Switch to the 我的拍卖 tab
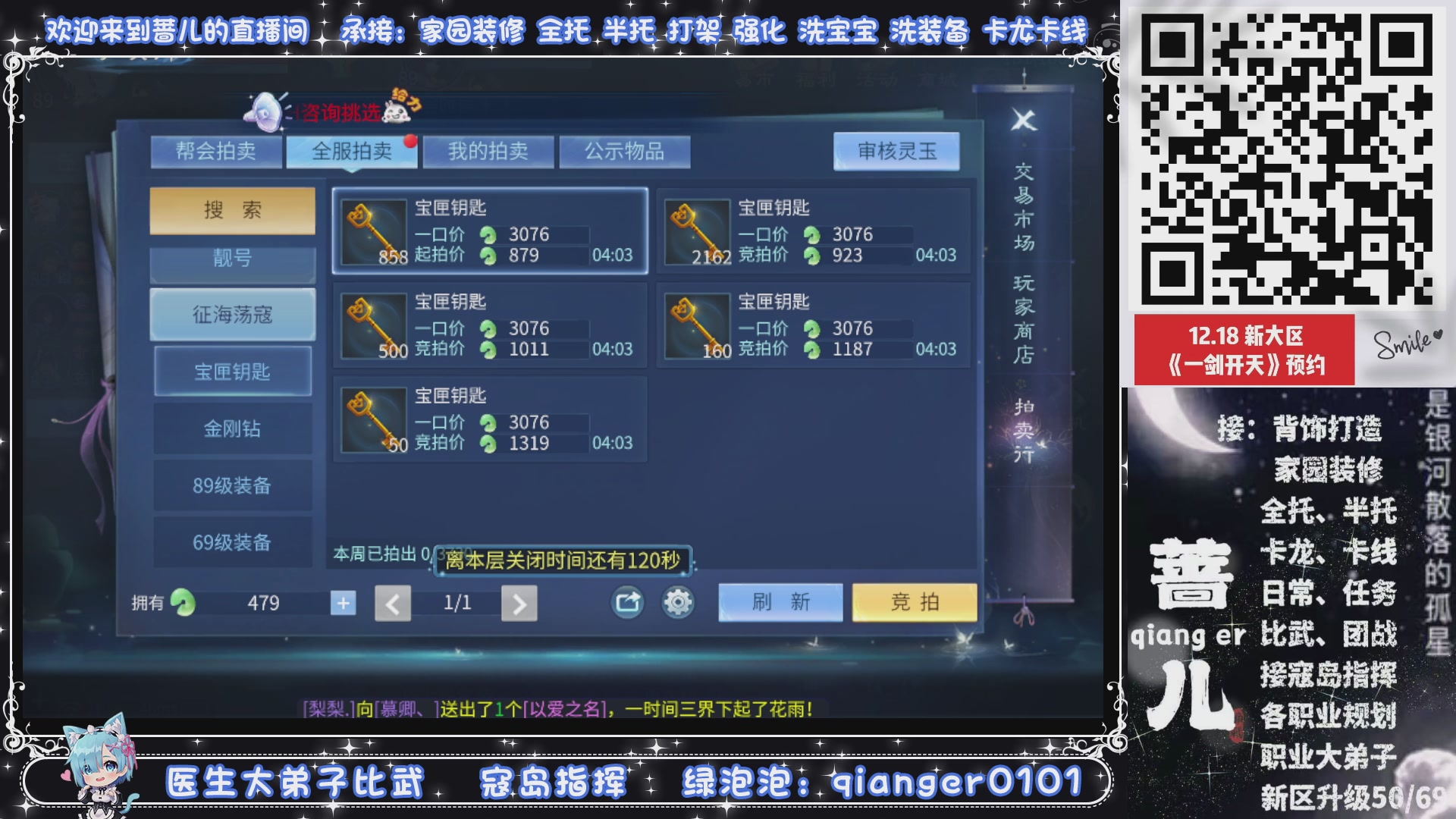The height and width of the screenshot is (819, 1456). [x=488, y=151]
